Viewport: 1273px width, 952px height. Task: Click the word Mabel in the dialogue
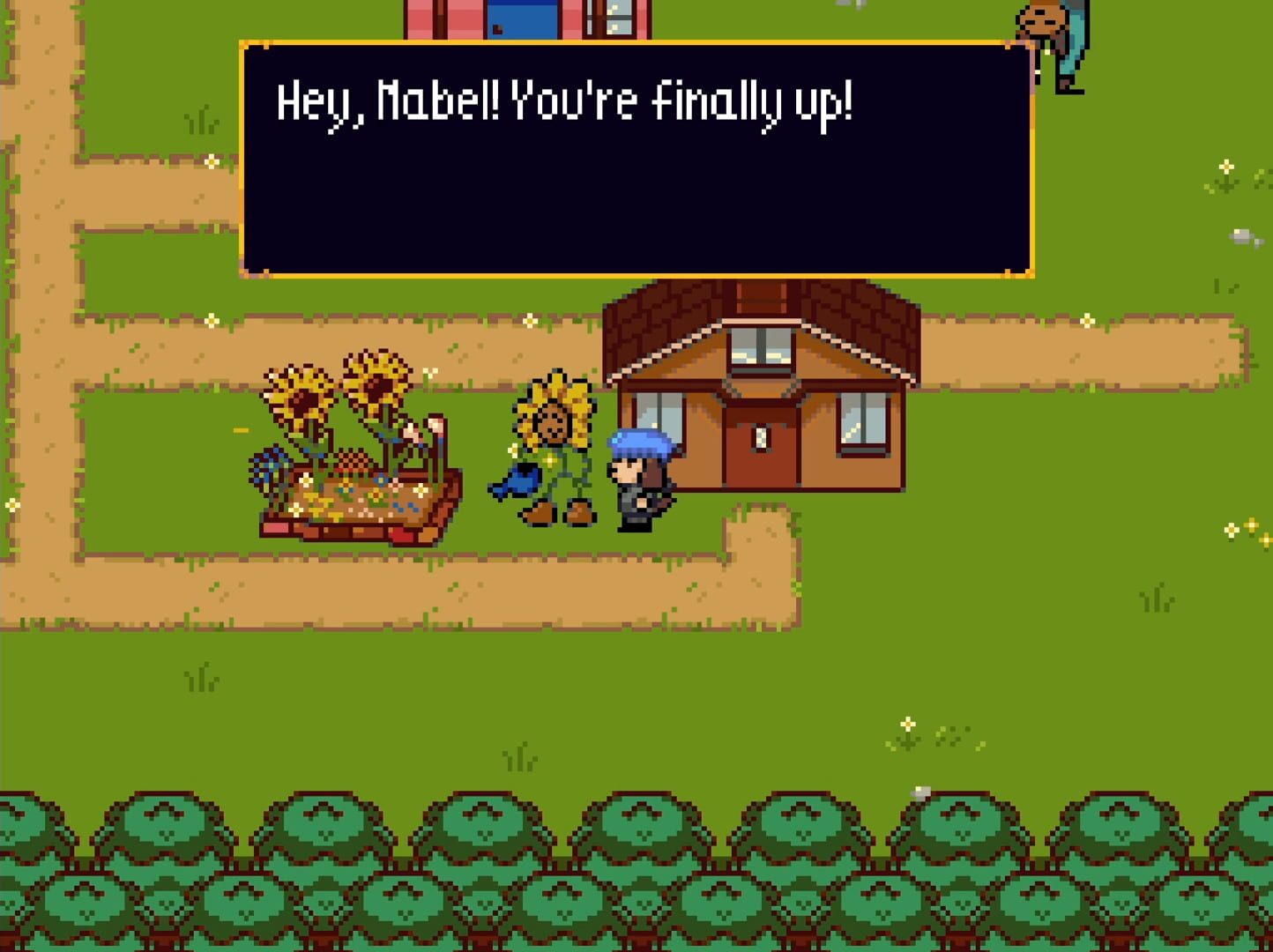click(x=436, y=101)
